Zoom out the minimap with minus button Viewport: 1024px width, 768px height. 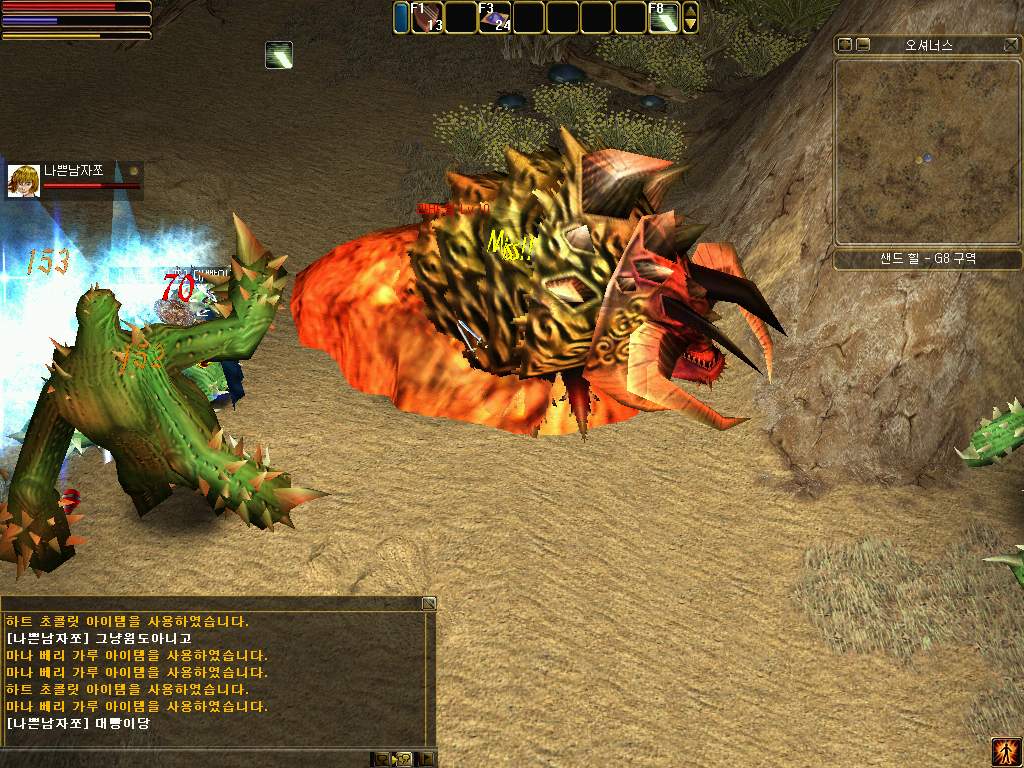(x=863, y=45)
